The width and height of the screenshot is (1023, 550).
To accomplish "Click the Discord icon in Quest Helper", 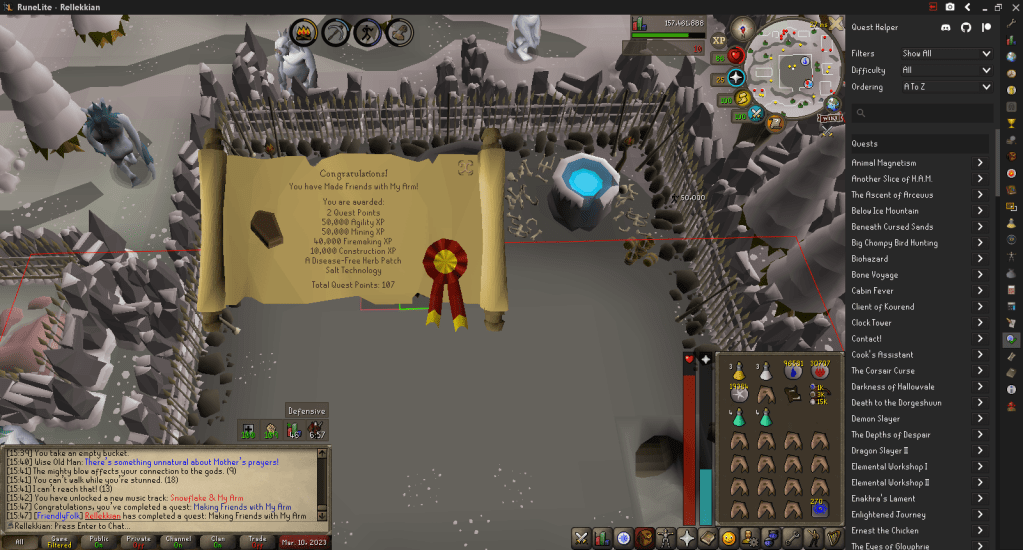I will [945, 28].
